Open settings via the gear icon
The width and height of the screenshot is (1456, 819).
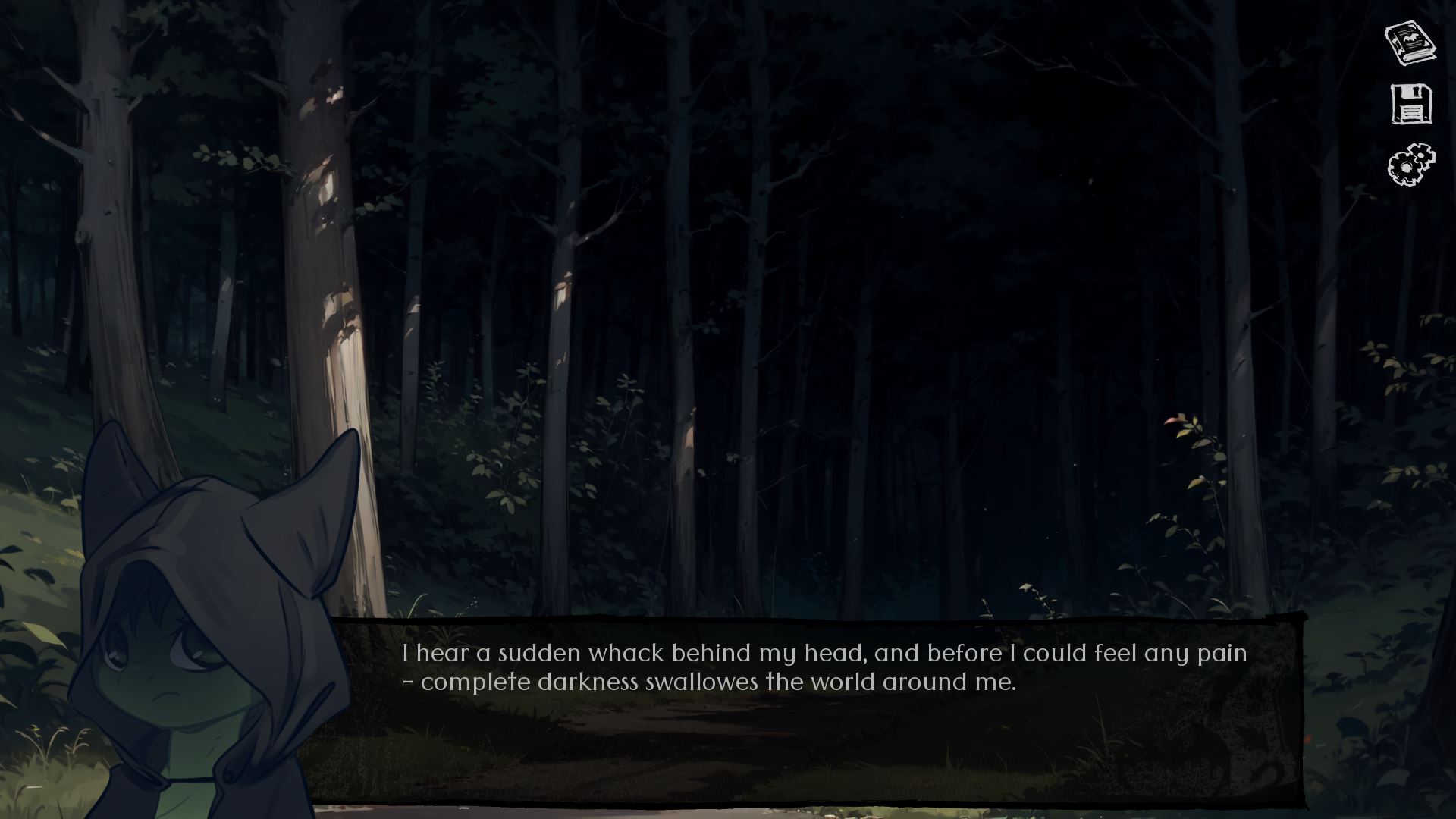pos(1411,164)
